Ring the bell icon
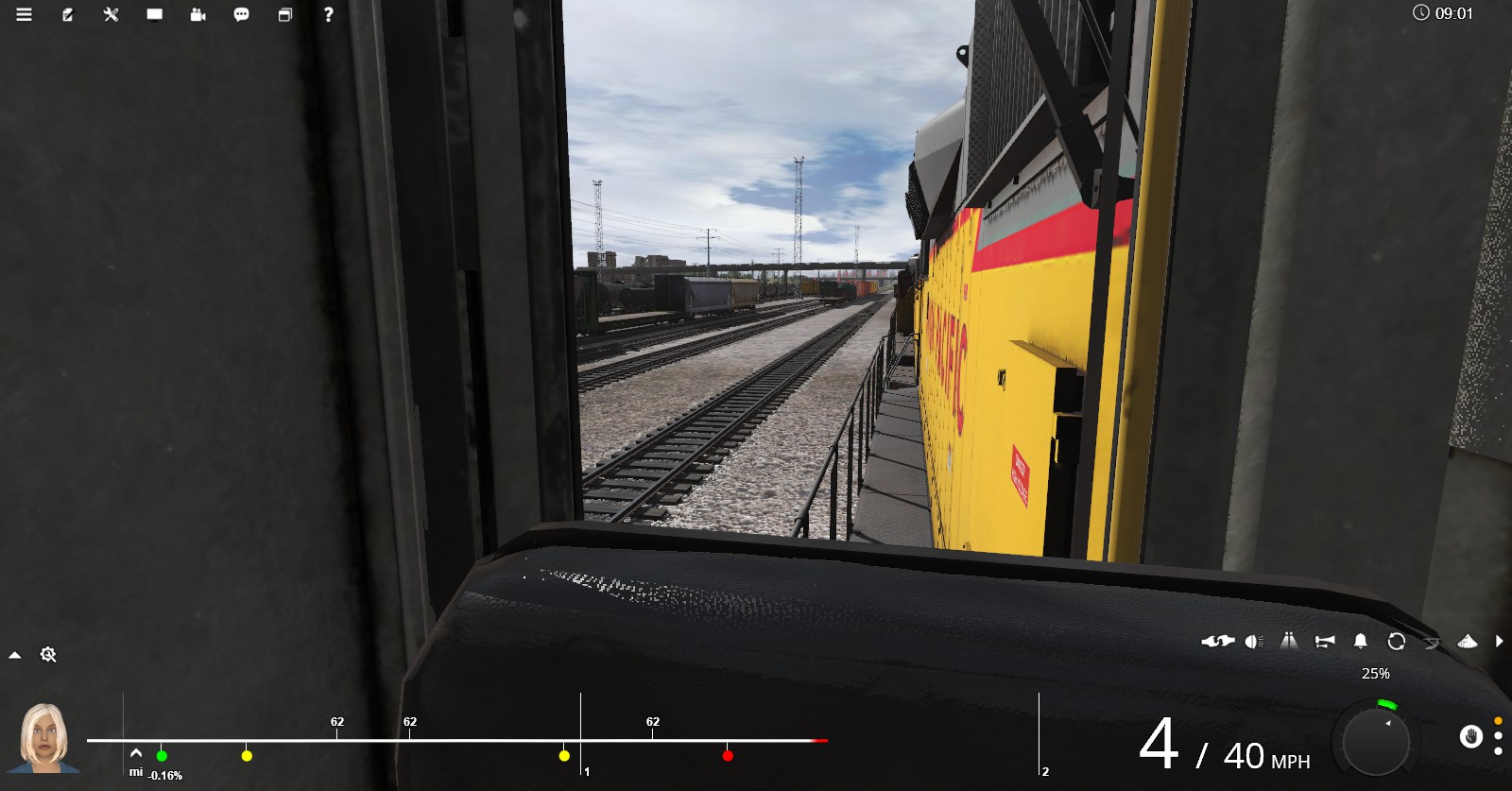This screenshot has width=1512, height=791. tap(1361, 642)
